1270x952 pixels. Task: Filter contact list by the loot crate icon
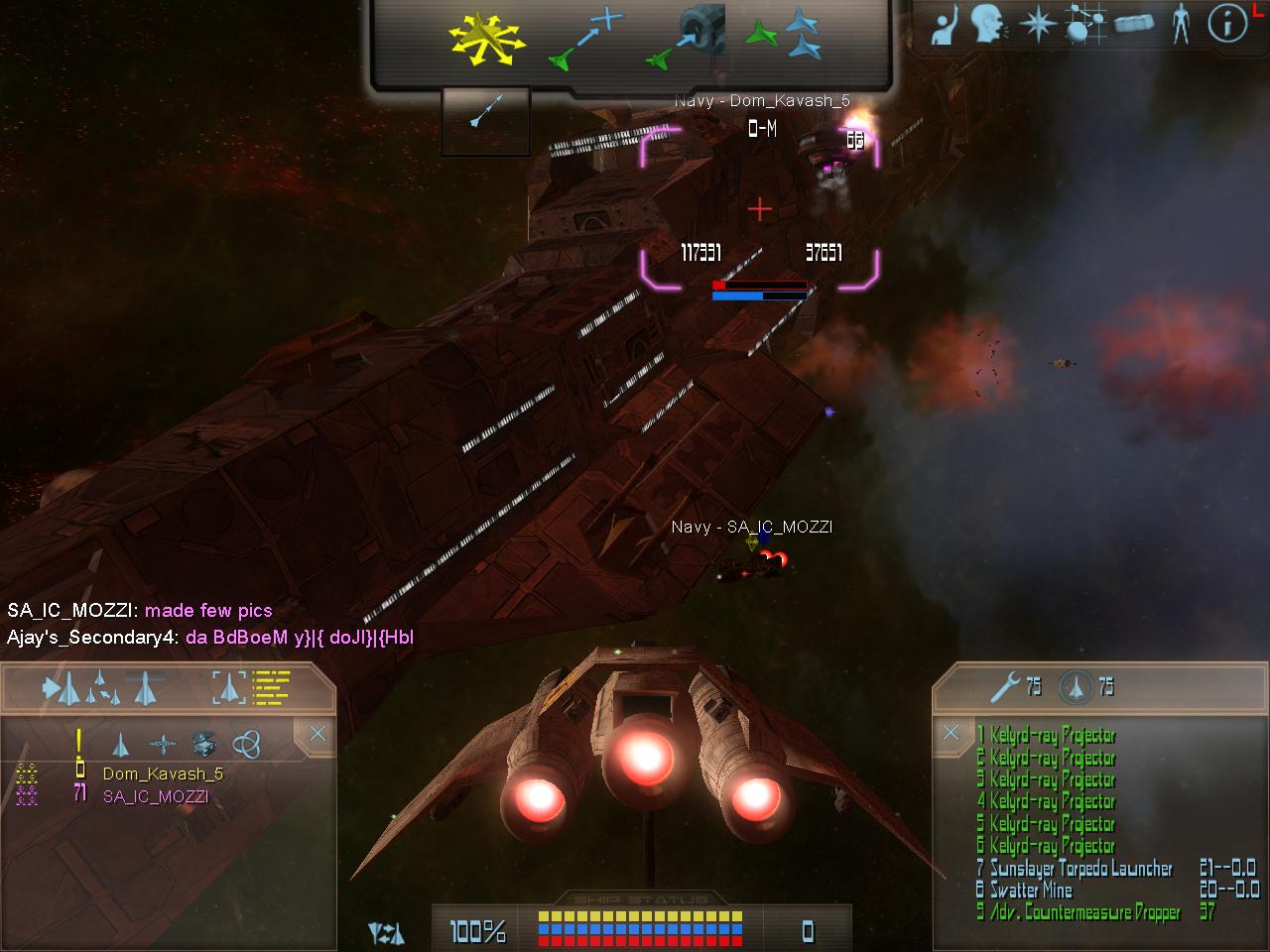[x=204, y=743]
